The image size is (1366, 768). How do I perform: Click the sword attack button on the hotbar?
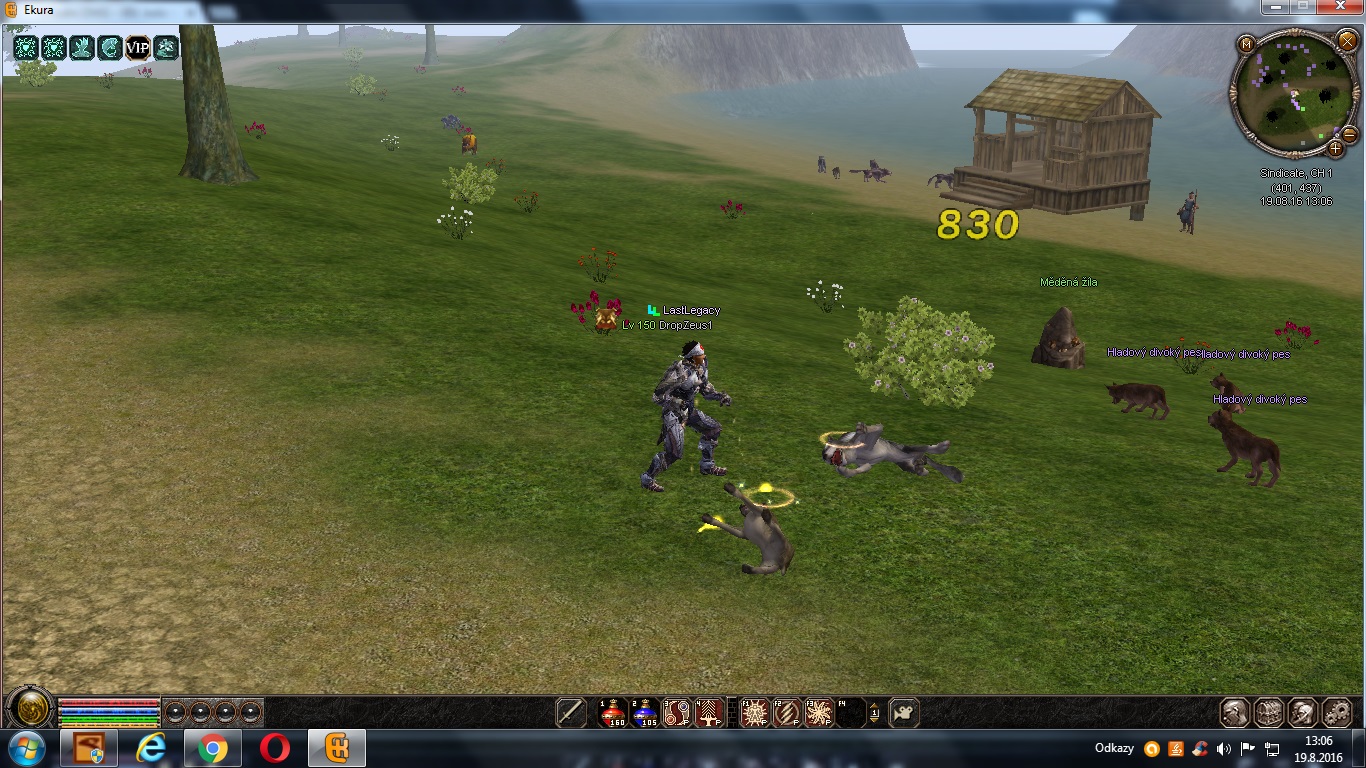[571, 712]
